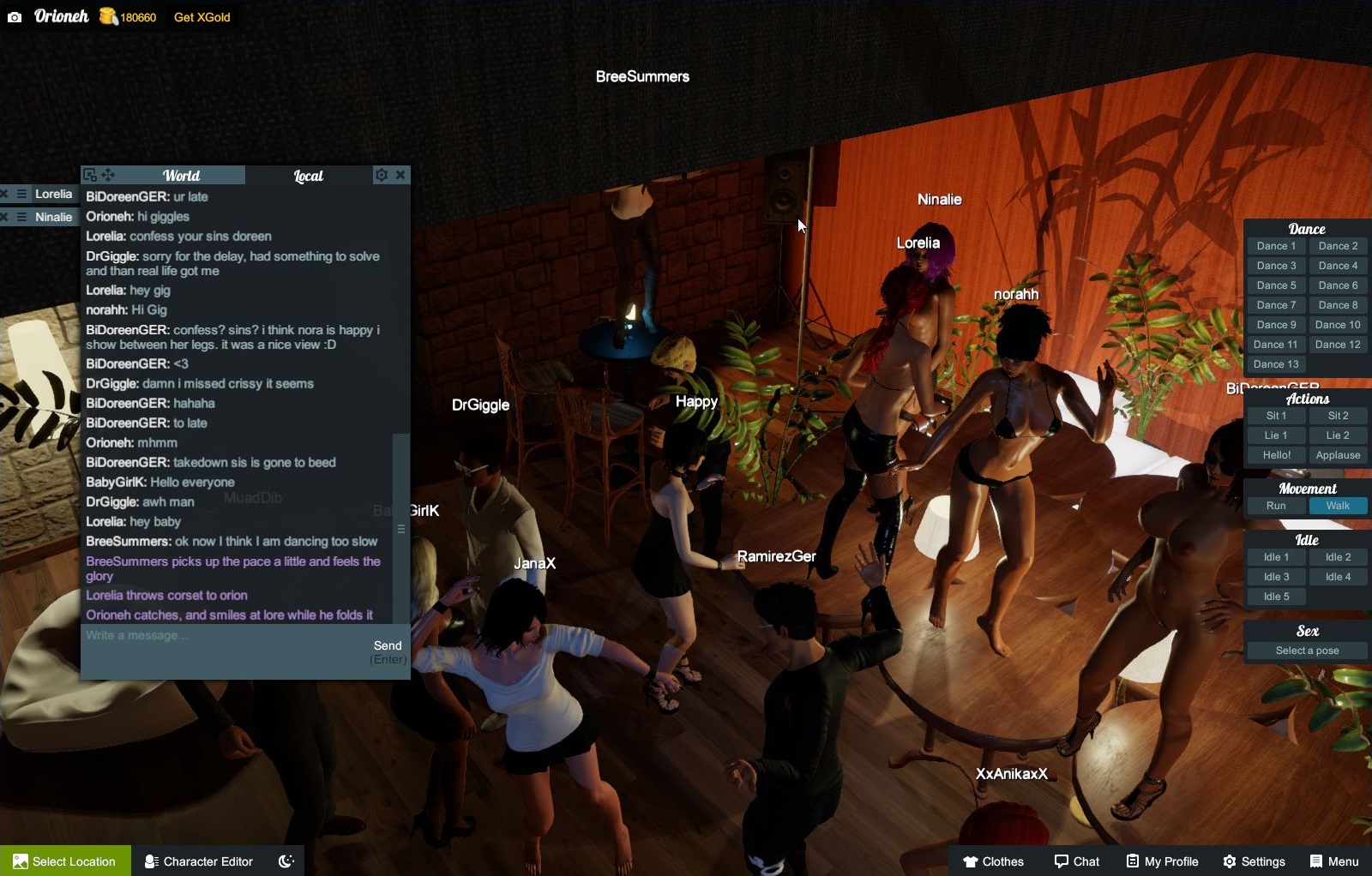This screenshot has width=1372, height=876.
Task: Open the Character Editor from the bottom bar
Action: click(197, 861)
